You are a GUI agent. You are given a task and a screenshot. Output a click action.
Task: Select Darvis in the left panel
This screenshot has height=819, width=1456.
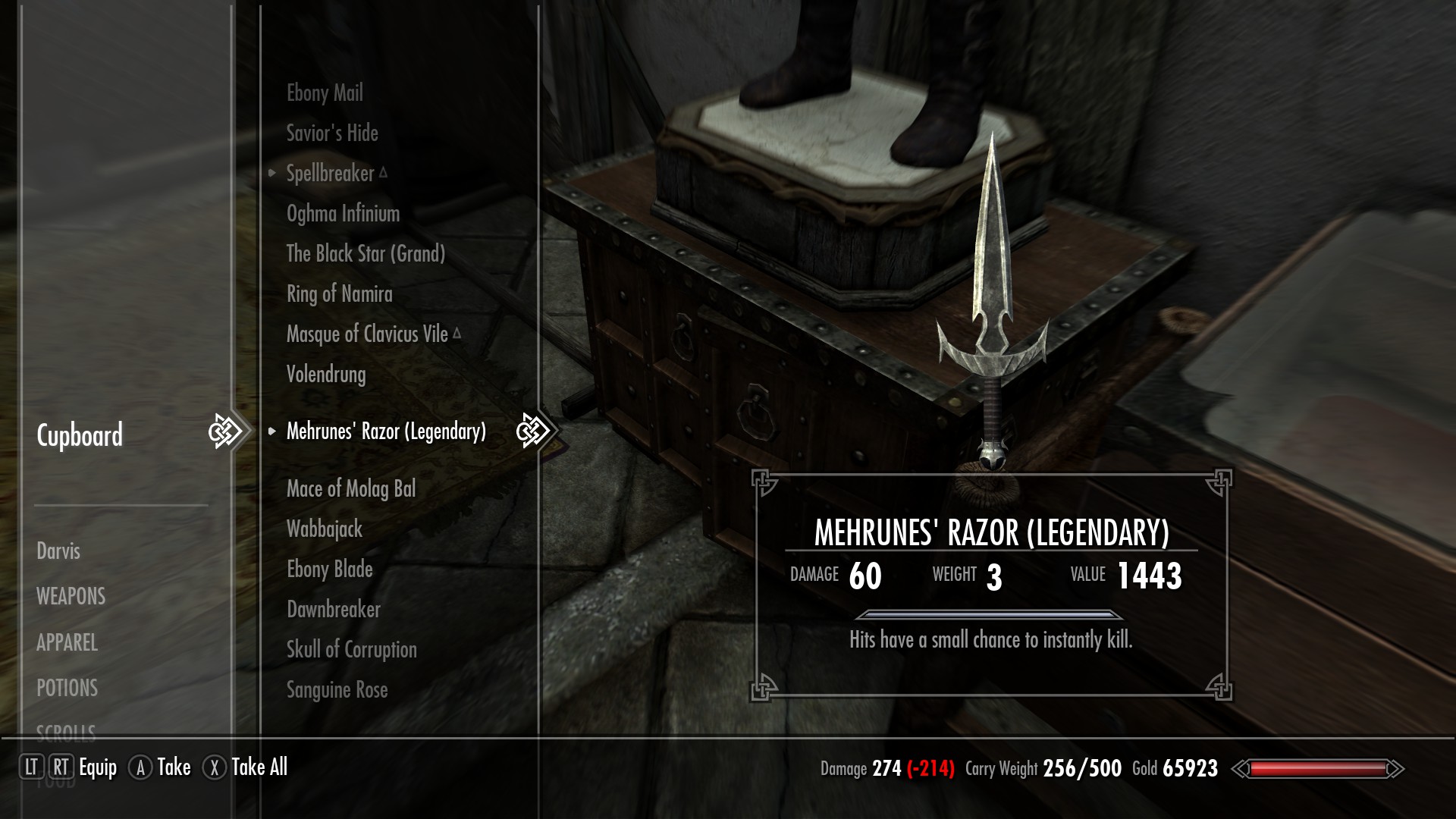58,551
